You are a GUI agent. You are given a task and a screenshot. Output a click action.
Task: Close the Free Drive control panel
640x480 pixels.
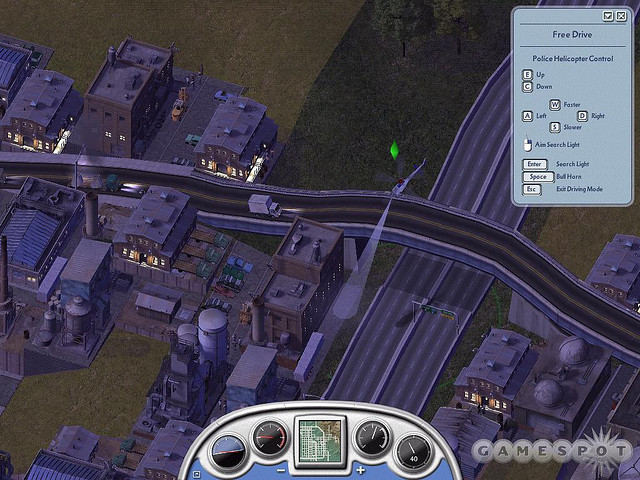pyautogui.click(x=621, y=16)
